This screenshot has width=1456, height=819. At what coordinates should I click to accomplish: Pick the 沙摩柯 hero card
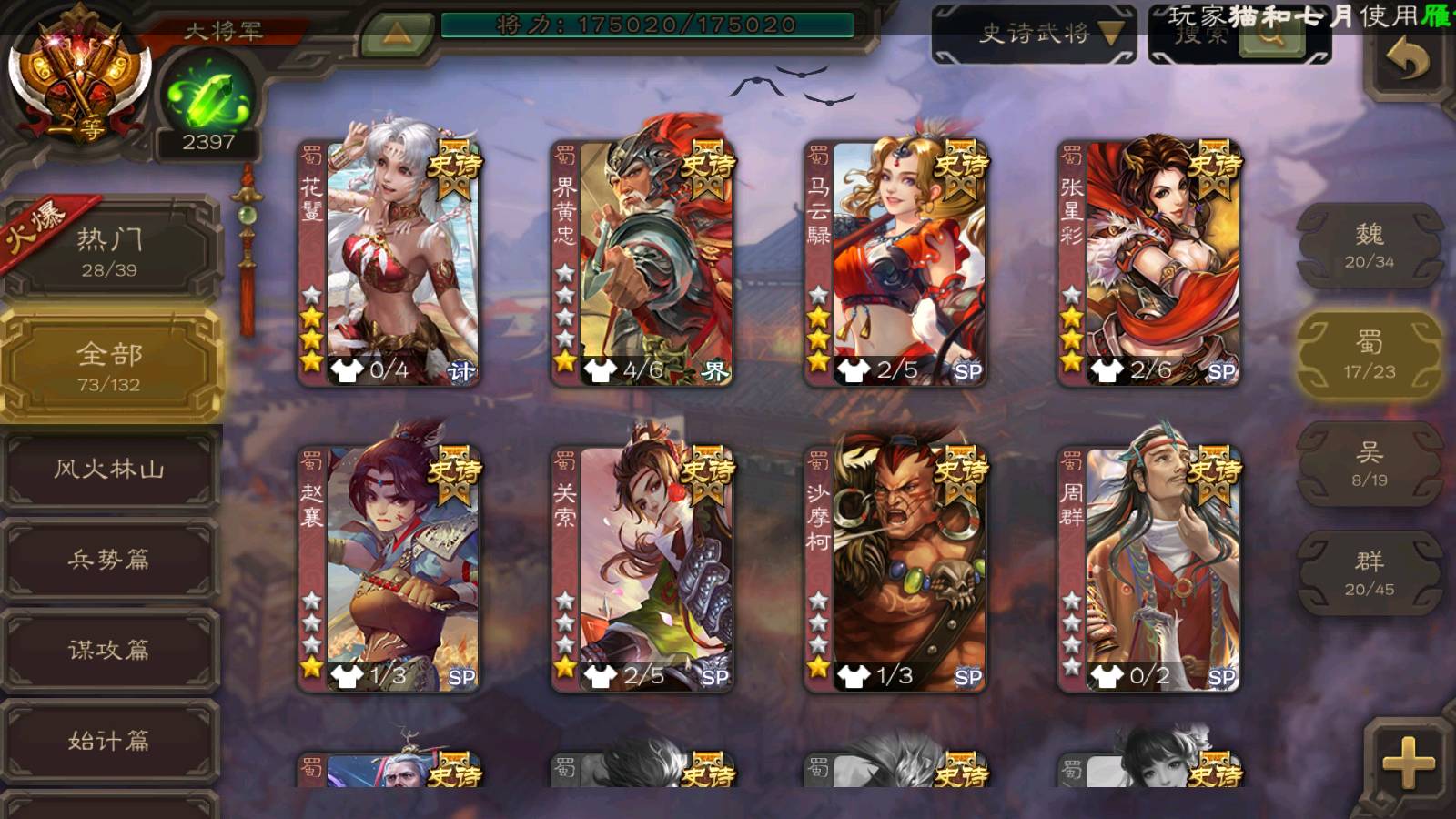pyautogui.click(x=895, y=569)
